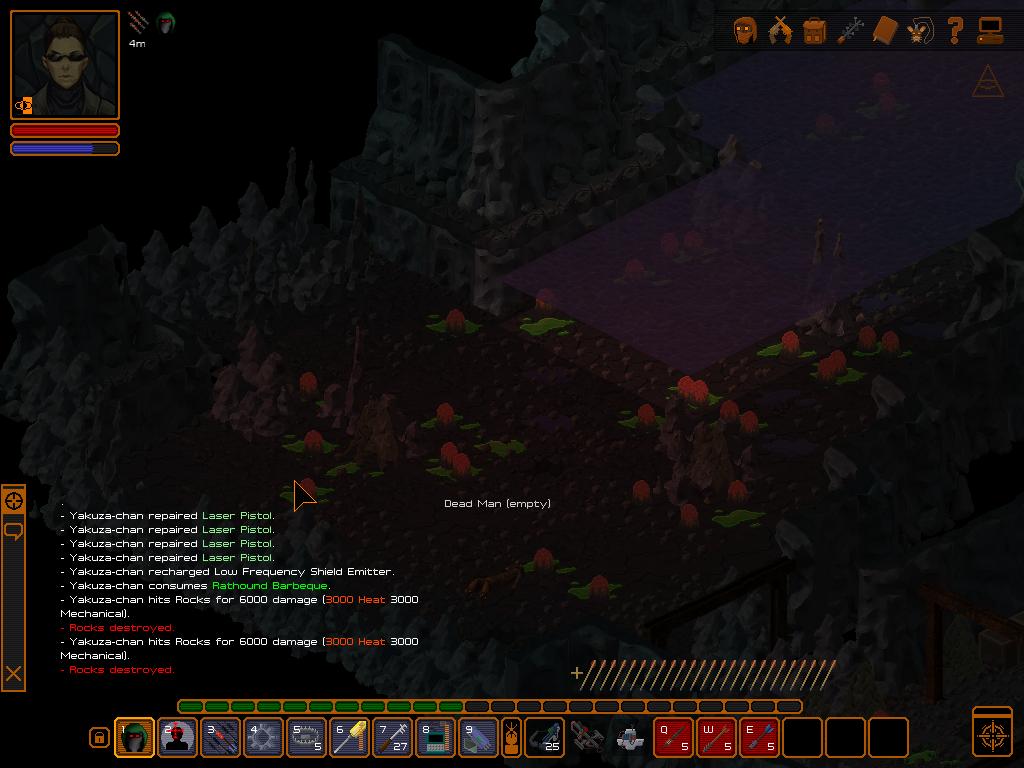Select the slot 8 electronic device
The height and width of the screenshot is (768, 1024).
coord(436,738)
